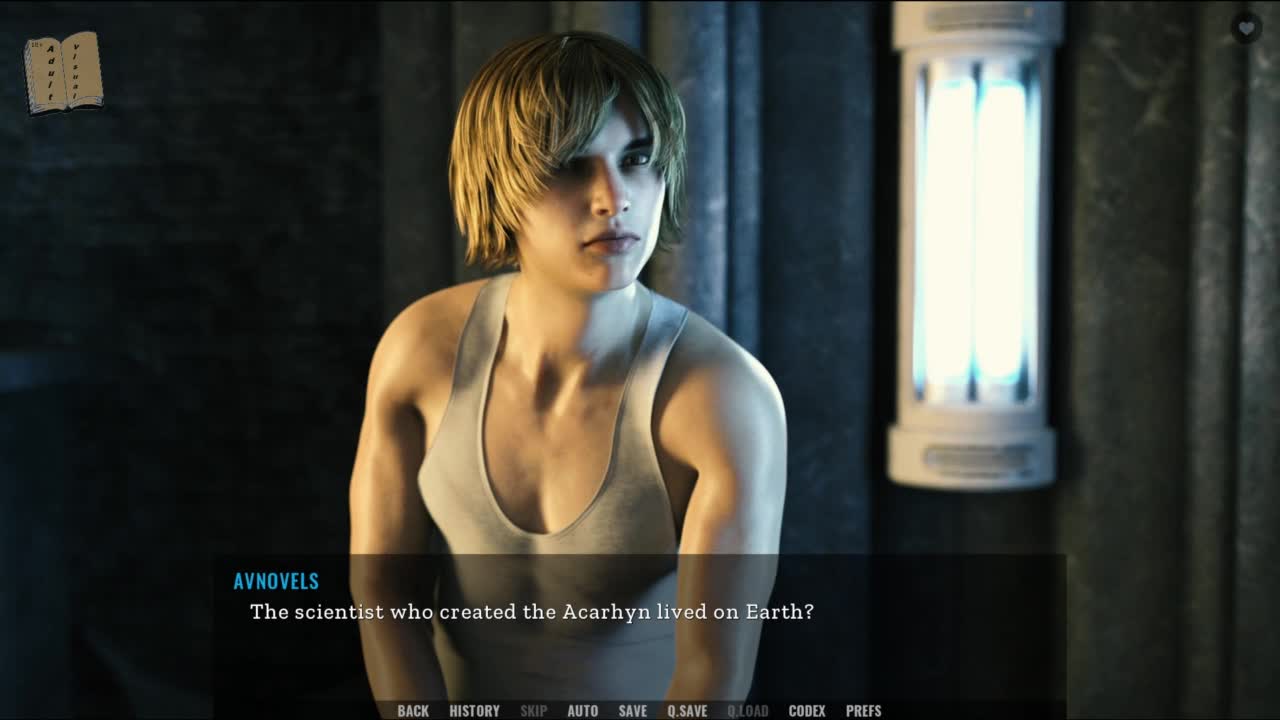Click the open book logo icon
The height and width of the screenshot is (720, 1280).
63,72
